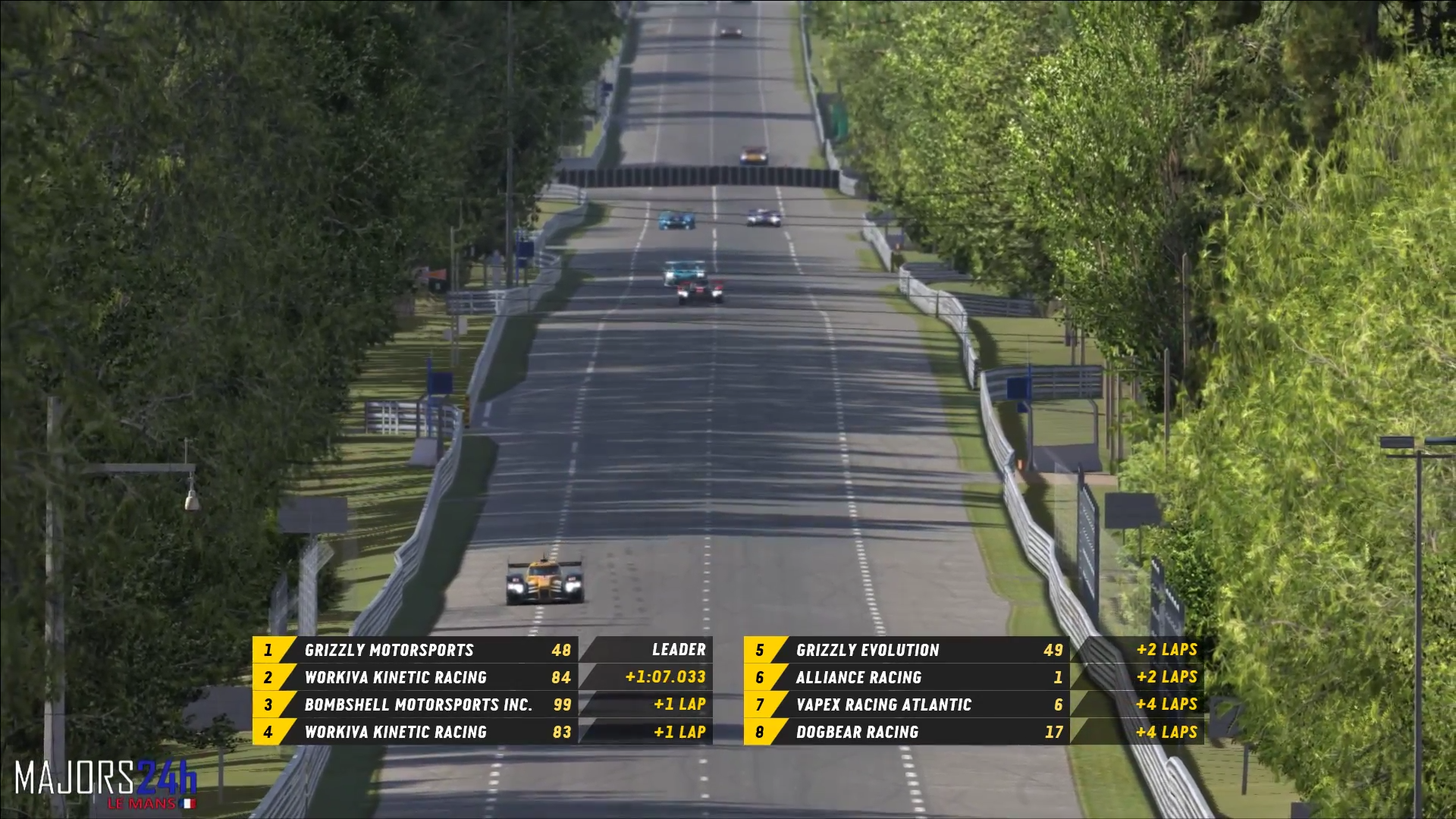Click the Majors 24h Le Mans logo
Screen dimensions: 1456x819
(x=105, y=784)
